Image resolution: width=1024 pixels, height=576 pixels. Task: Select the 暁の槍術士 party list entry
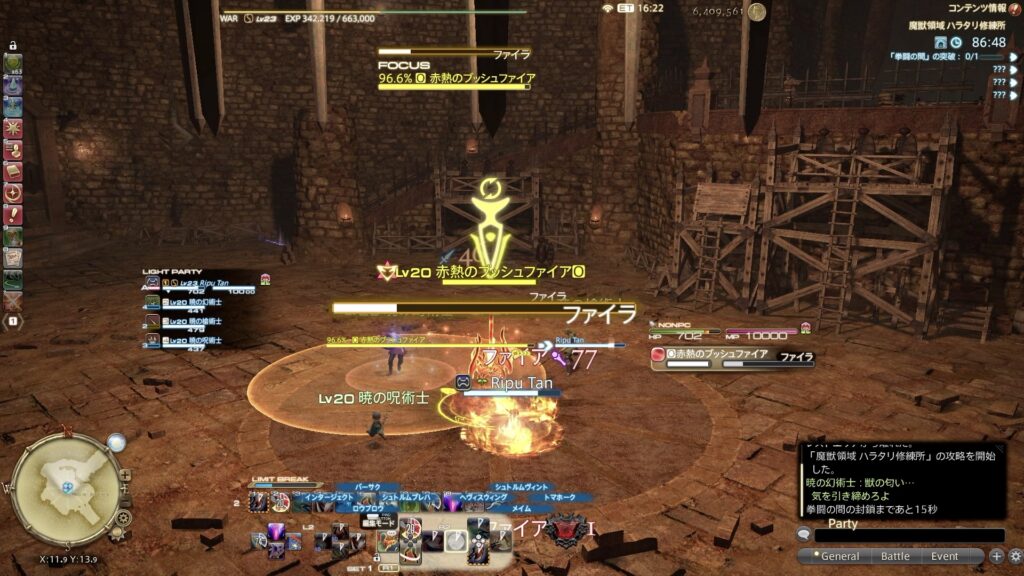coord(200,322)
